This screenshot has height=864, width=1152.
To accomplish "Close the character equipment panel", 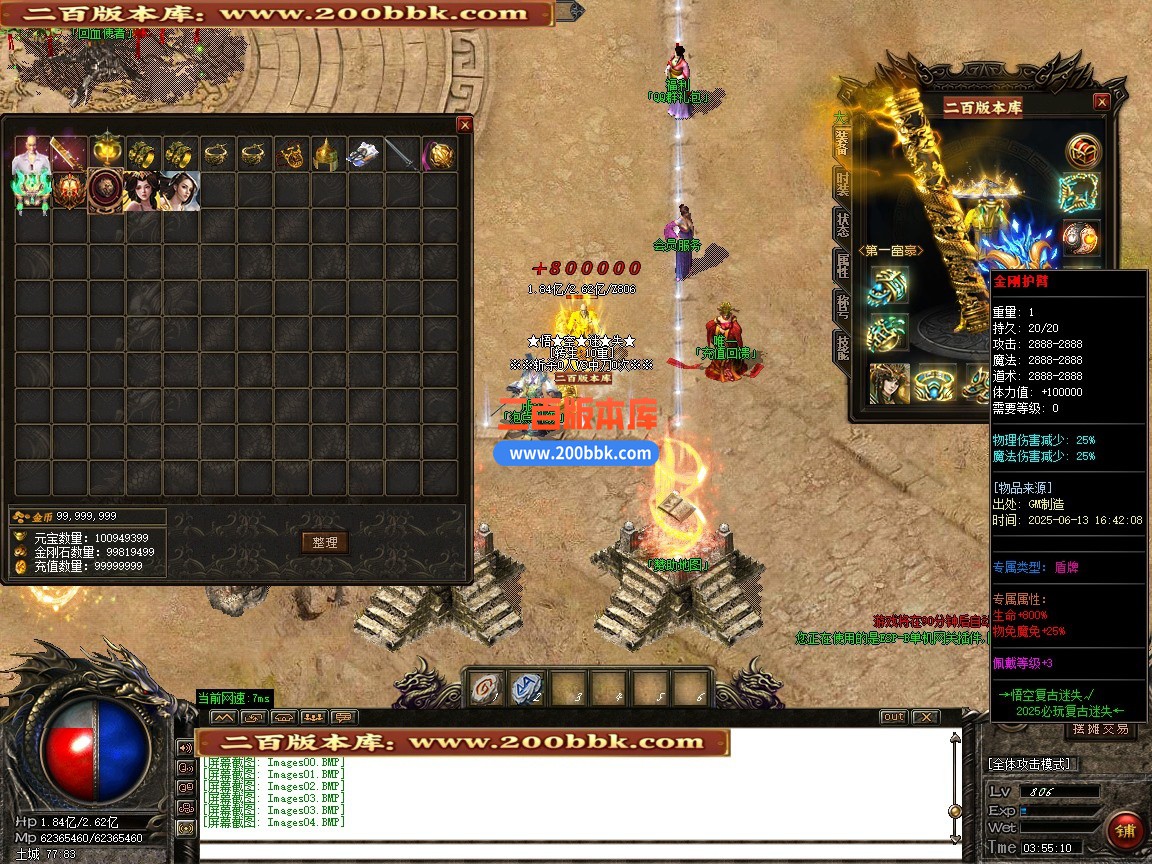I will click(1101, 102).
